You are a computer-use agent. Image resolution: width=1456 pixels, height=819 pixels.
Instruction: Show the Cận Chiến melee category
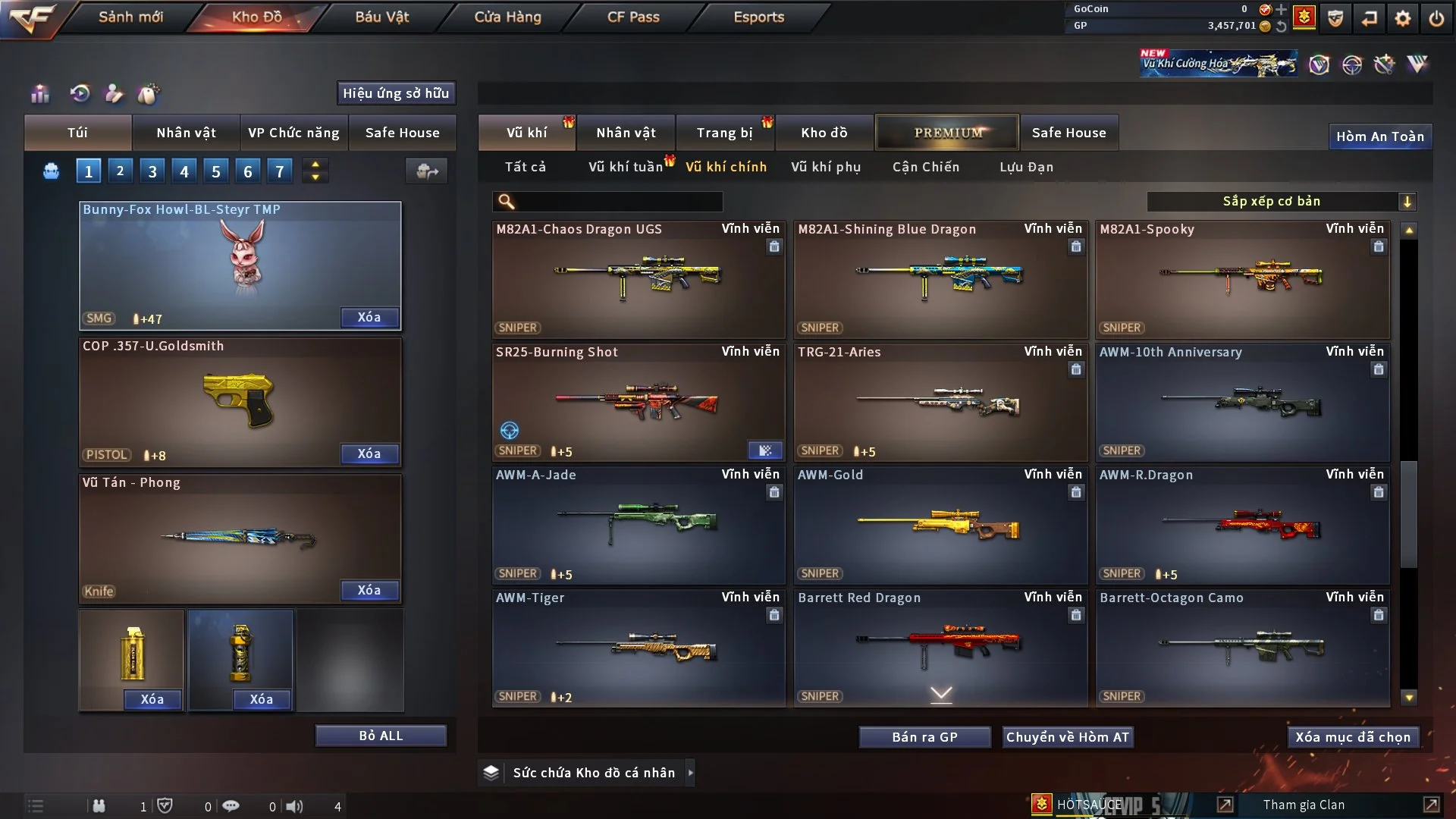point(926,167)
